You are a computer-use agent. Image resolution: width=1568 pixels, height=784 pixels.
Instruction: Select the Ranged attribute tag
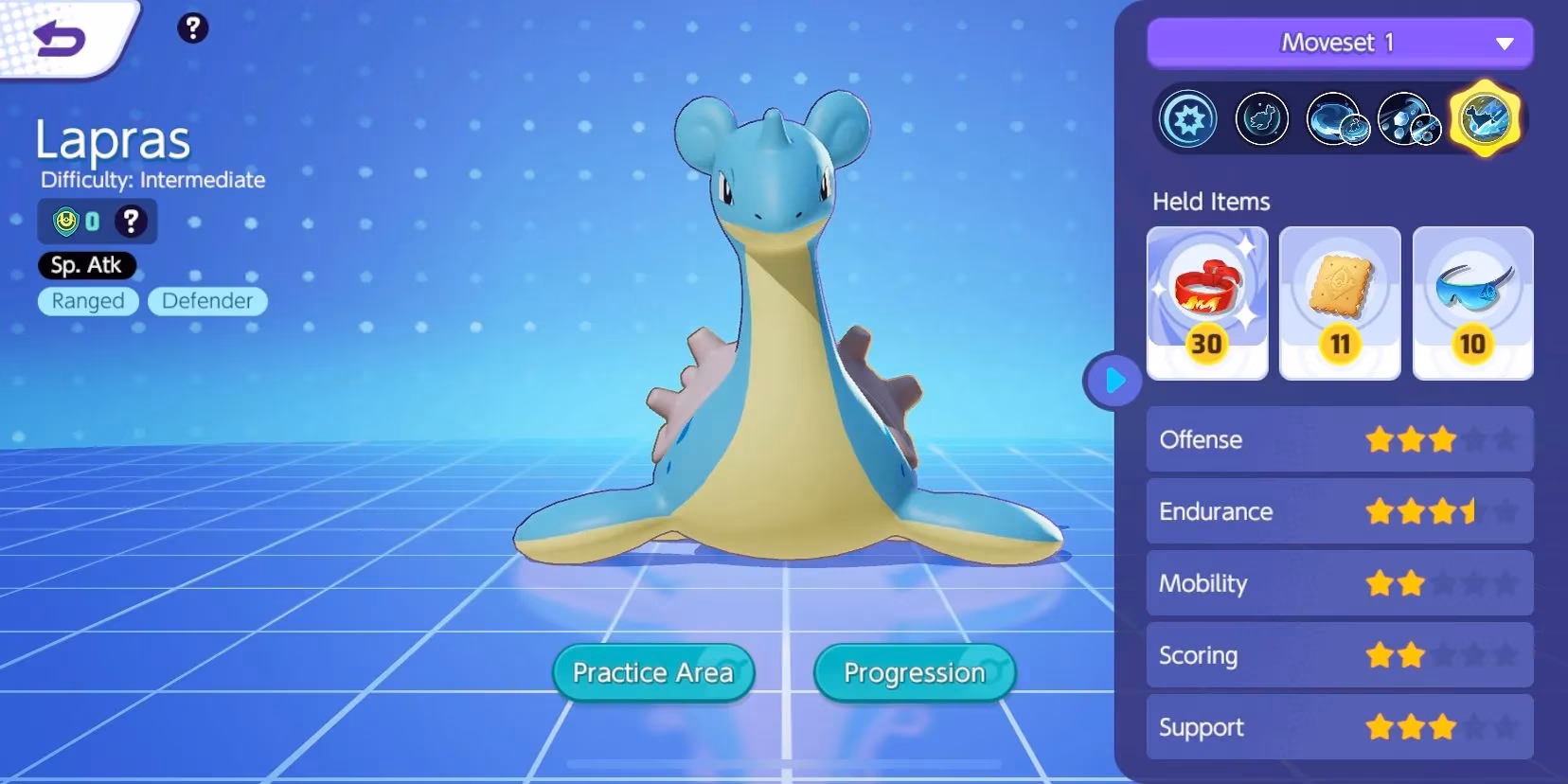87,301
